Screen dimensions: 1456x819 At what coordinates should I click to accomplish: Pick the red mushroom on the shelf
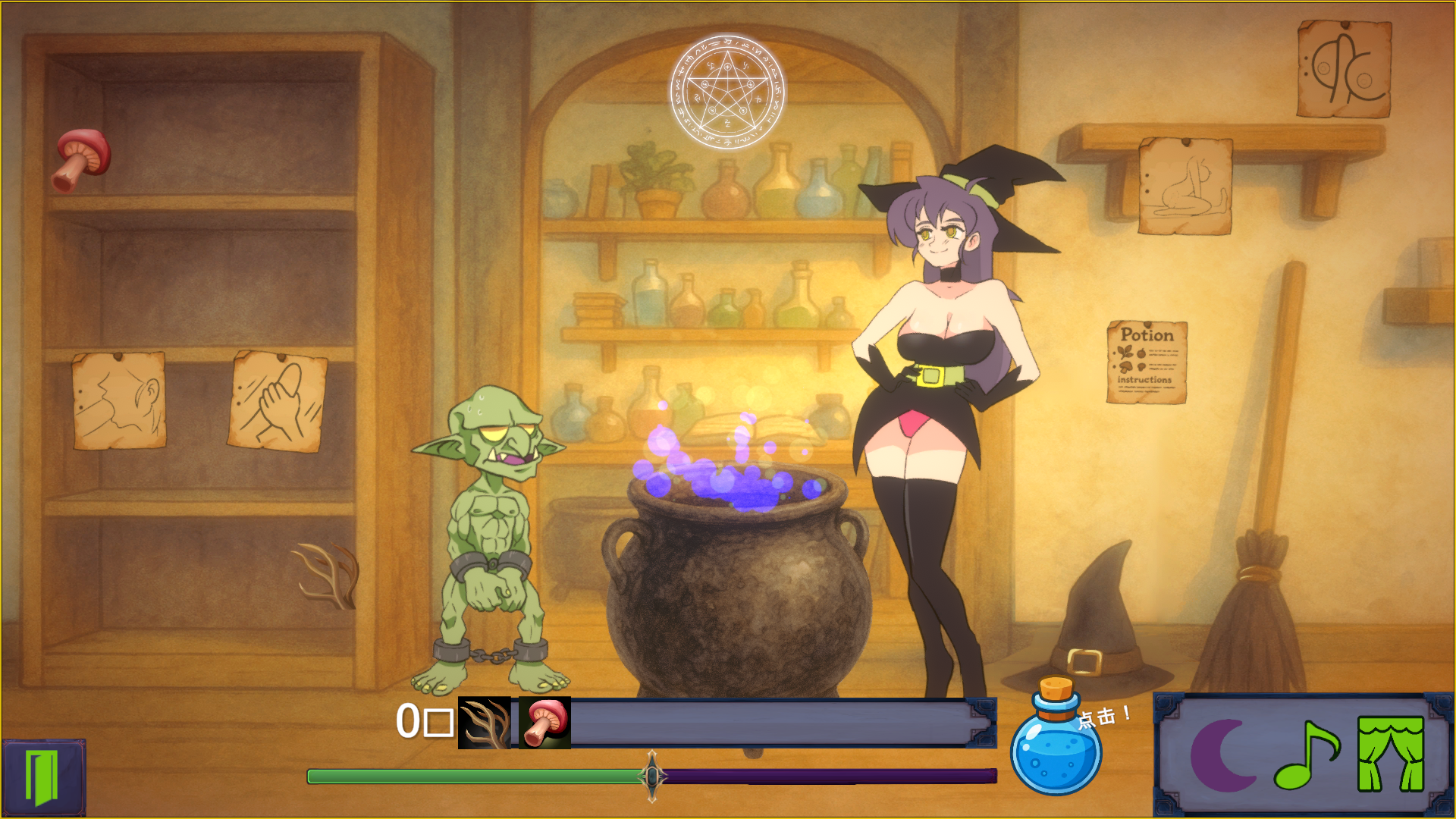(82, 158)
